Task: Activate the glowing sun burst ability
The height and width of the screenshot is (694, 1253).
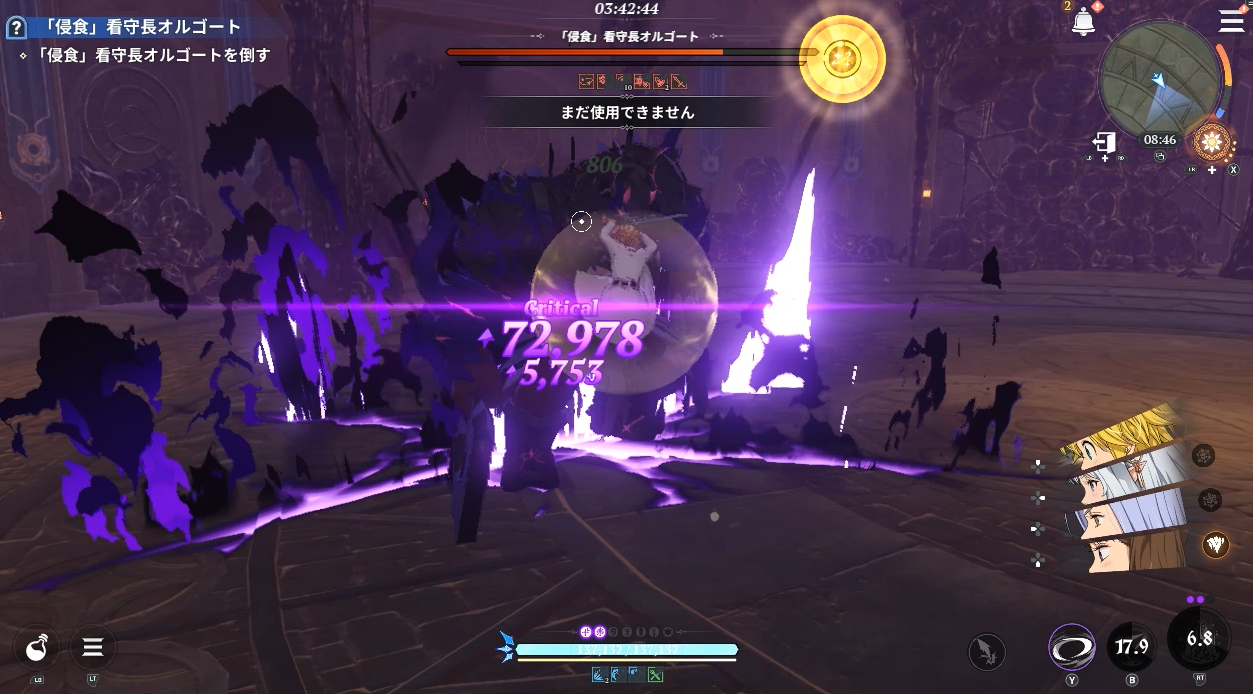Action: (1212, 142)
